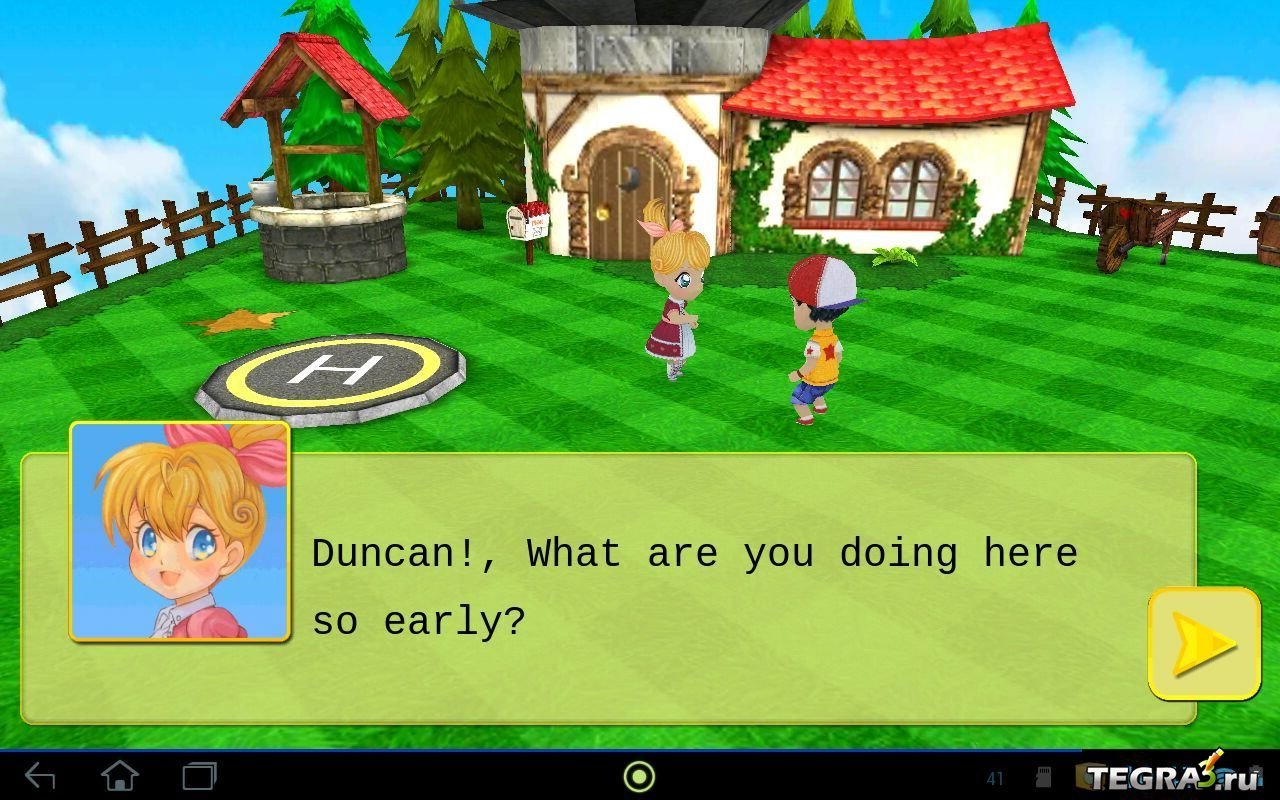Image resolution: width=1280 pixels, height=800 pixels.
Task: Open the recent apps switcher
Action: coord(199,776)
